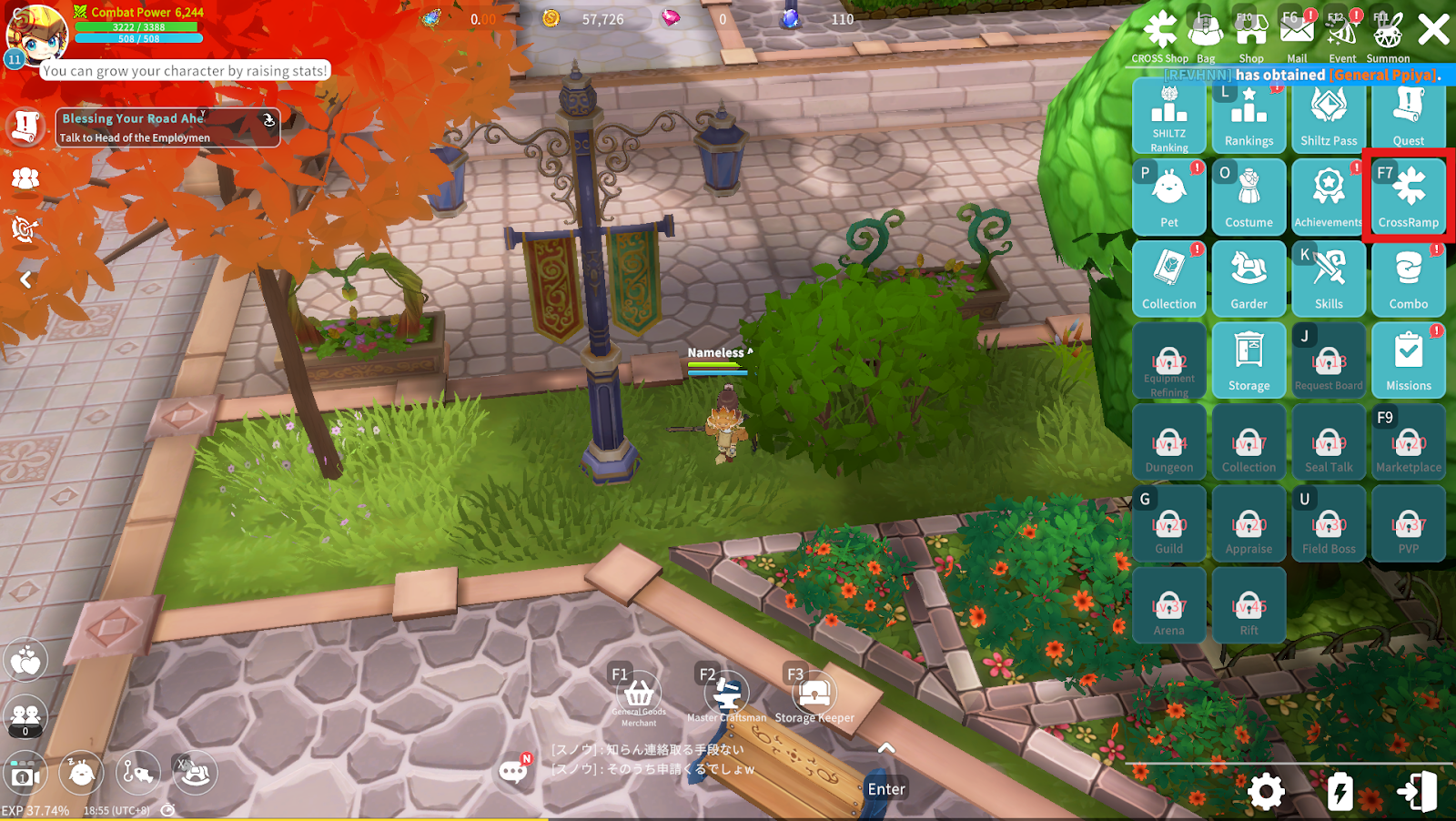Open the chat bubble icon

(x=514, y=772)
